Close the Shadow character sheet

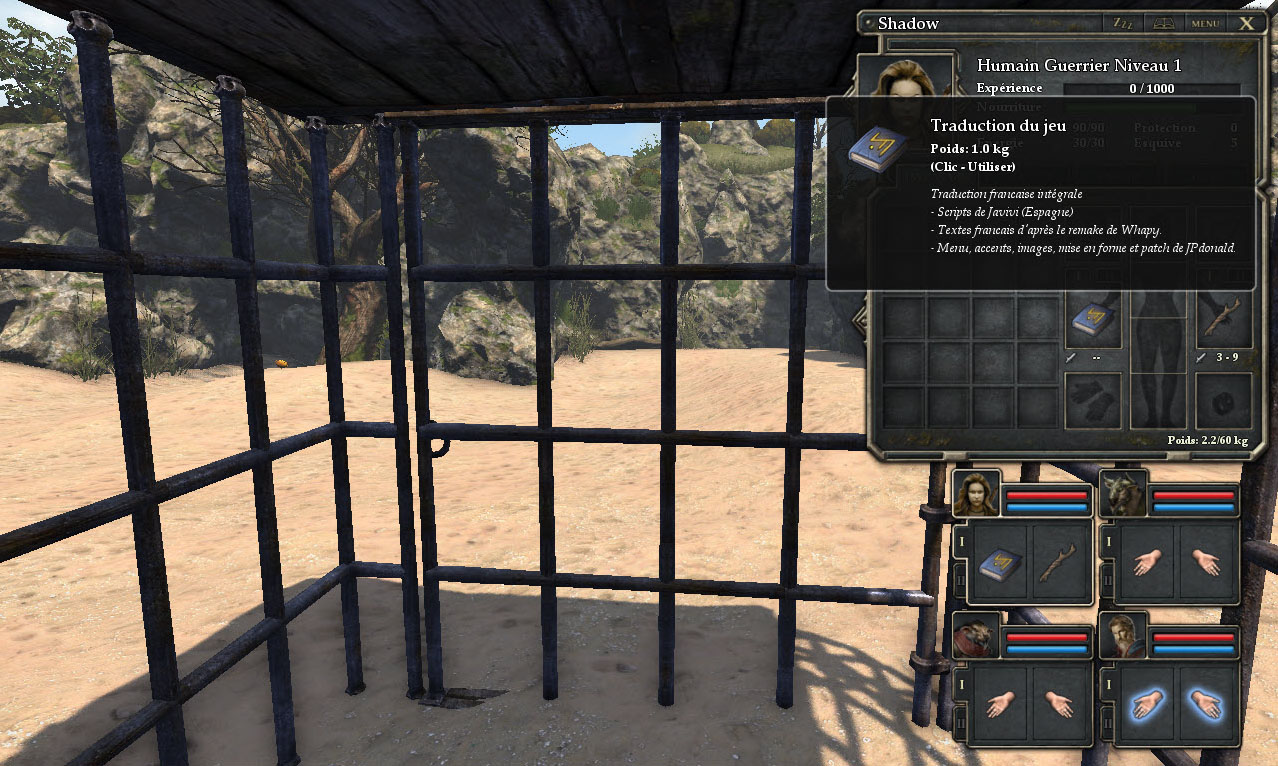coord(1246,23)
